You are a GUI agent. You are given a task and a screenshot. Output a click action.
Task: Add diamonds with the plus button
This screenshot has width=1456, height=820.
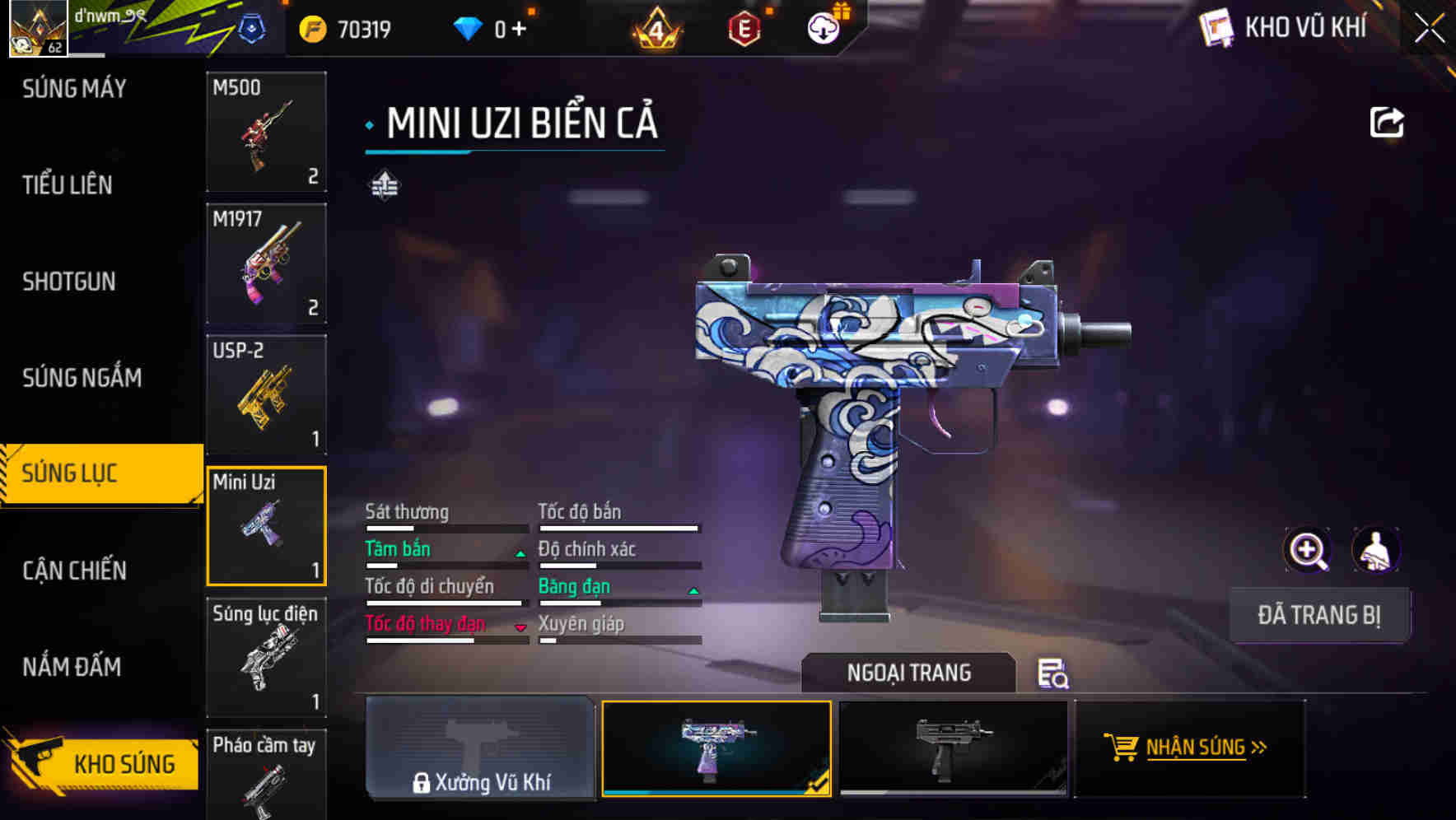coord(519,30)
